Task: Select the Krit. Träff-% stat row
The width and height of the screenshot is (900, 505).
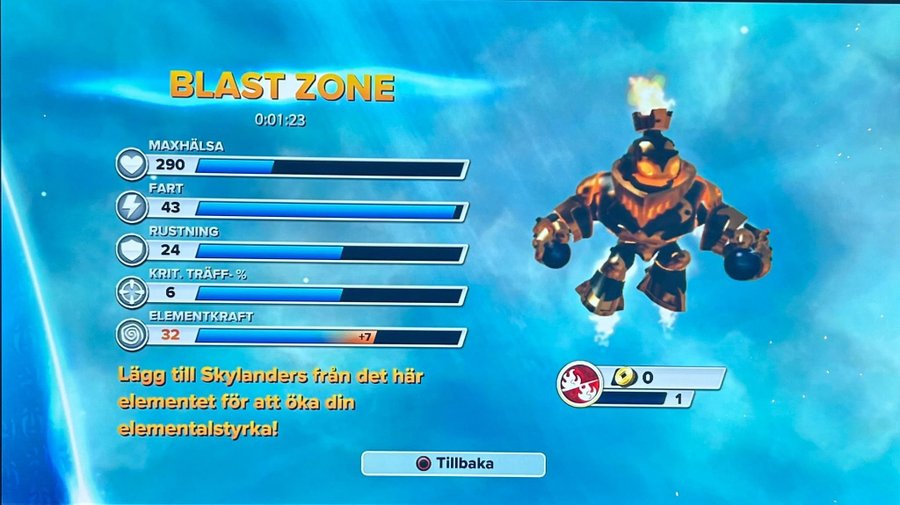Action: [300, 294]
